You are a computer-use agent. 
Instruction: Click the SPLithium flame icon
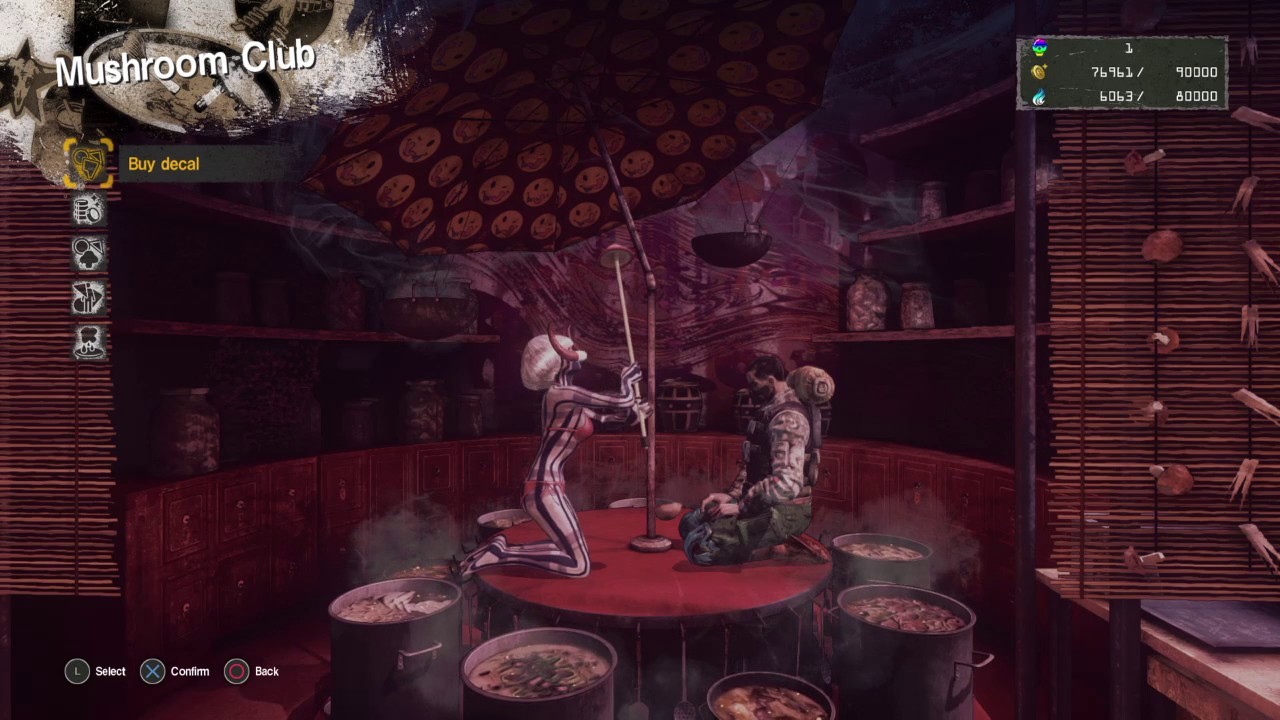tap(1039, 97)
